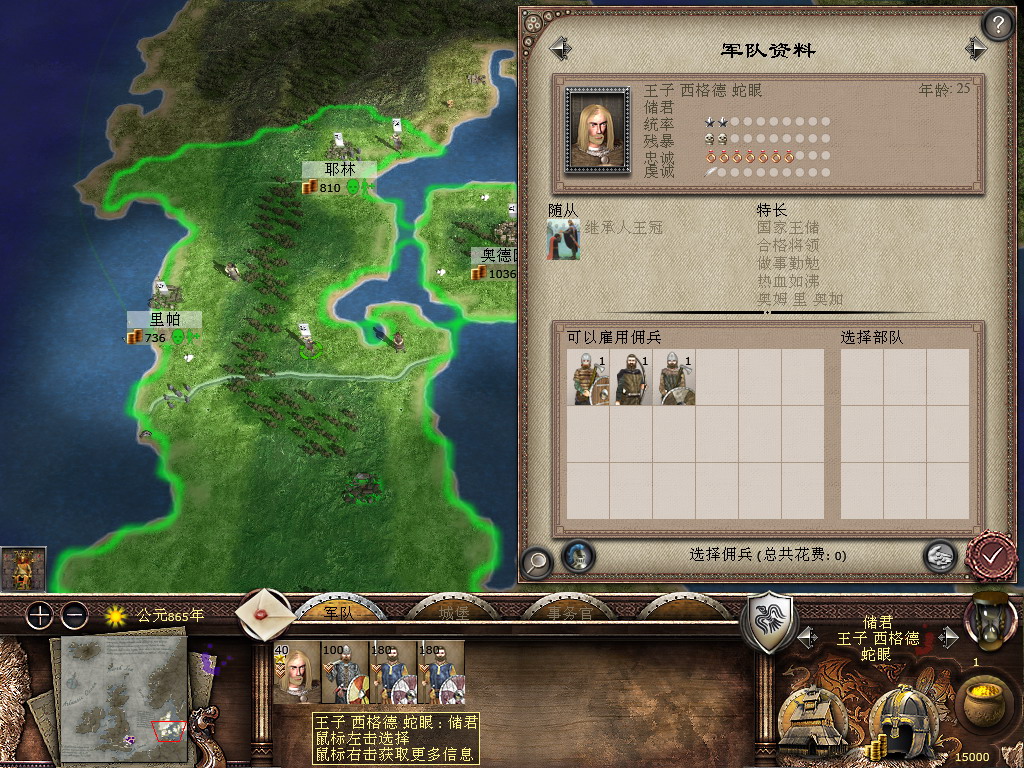Hire selected mercenaries with the hand button
1024x768 pixels.
pyautogui.click(x=939, y=556)
